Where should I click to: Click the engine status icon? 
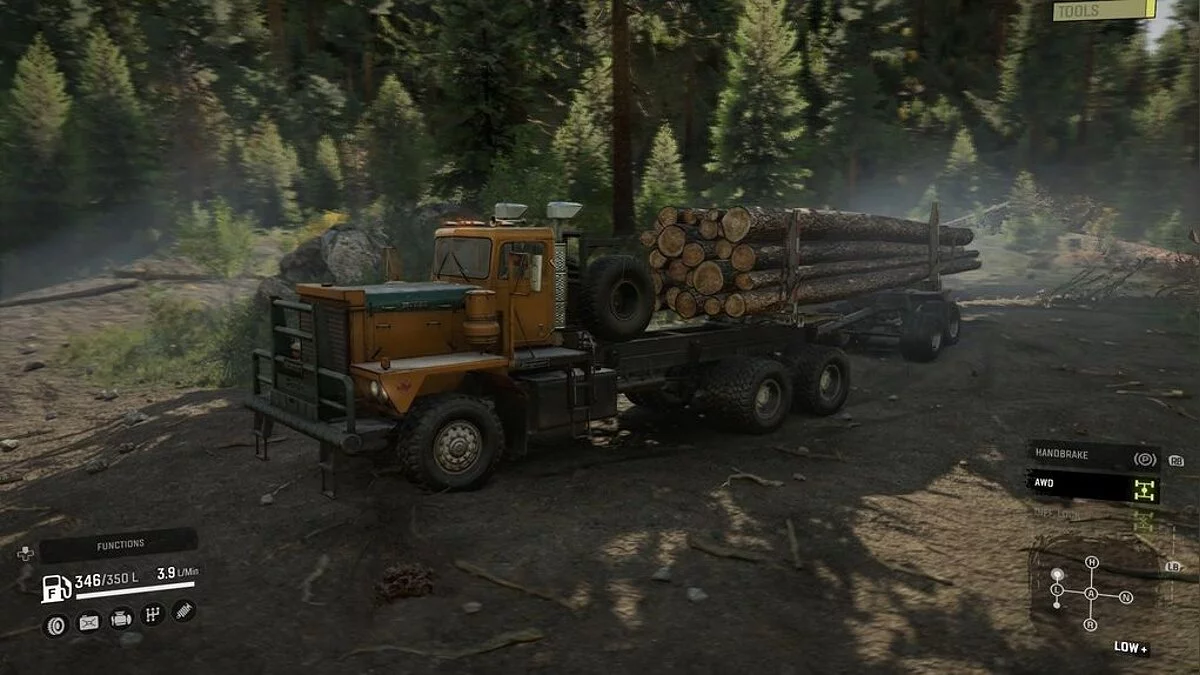(x=121, y=619)
